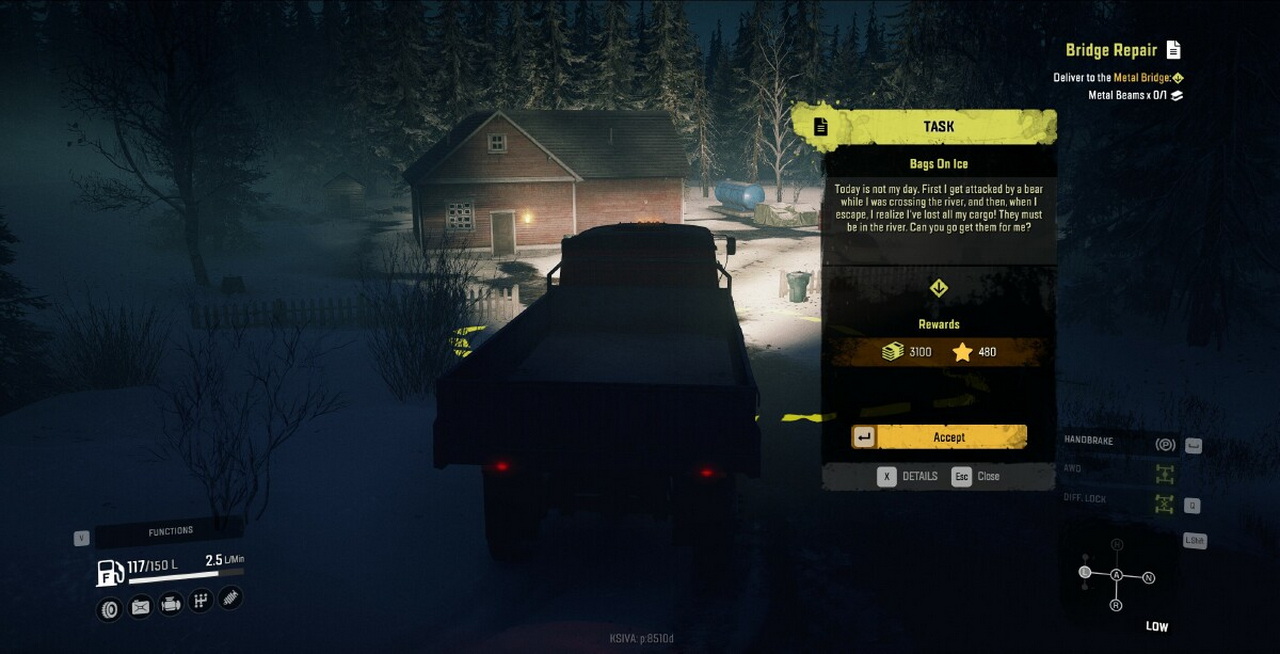Viewport: 1280px width, 654px height.
Task: Shift the gearbox to R (reverse)
Action: pos(1116,605)
